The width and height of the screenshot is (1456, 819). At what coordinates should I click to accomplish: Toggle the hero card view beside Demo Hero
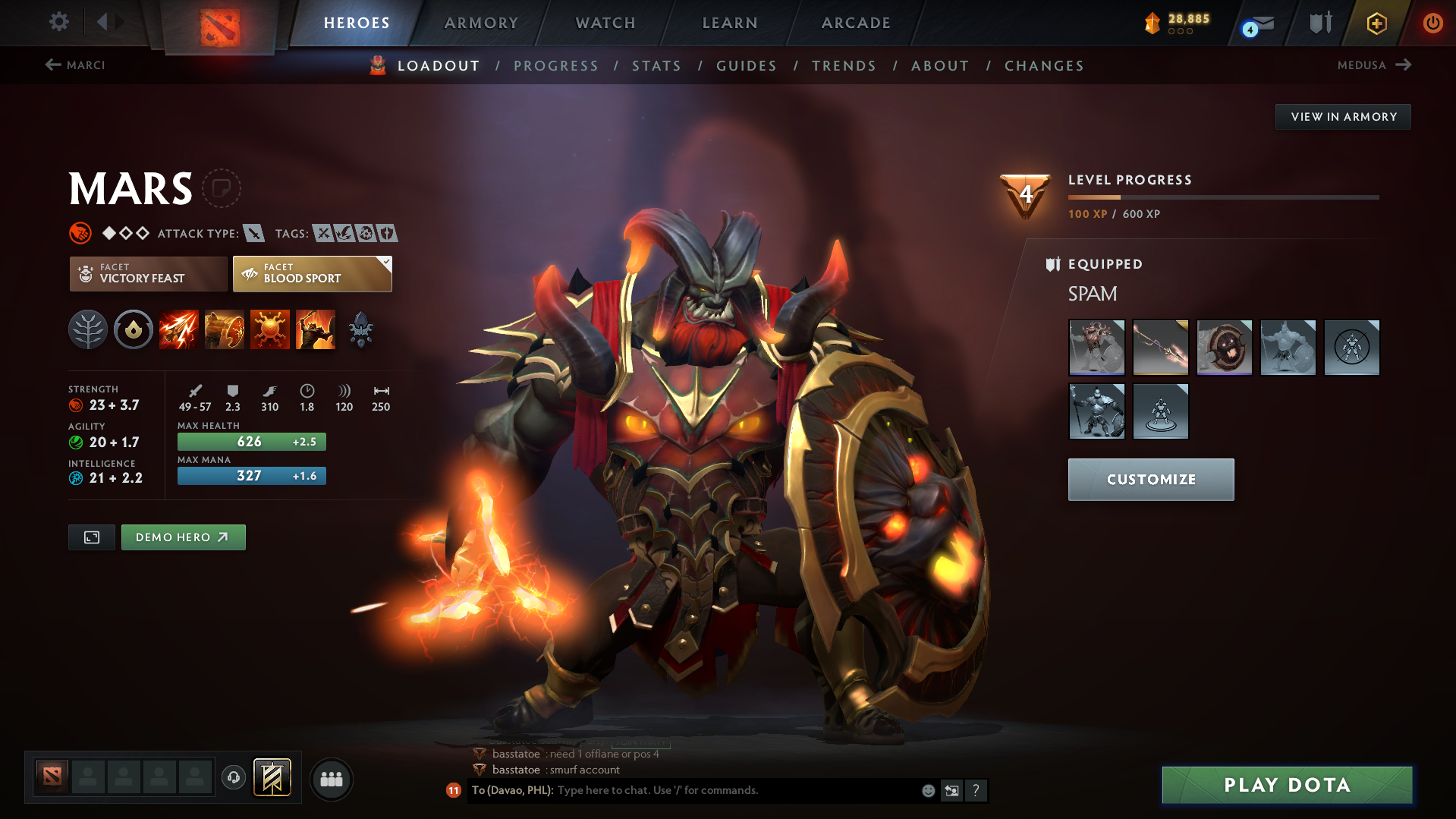pos(91,537)
